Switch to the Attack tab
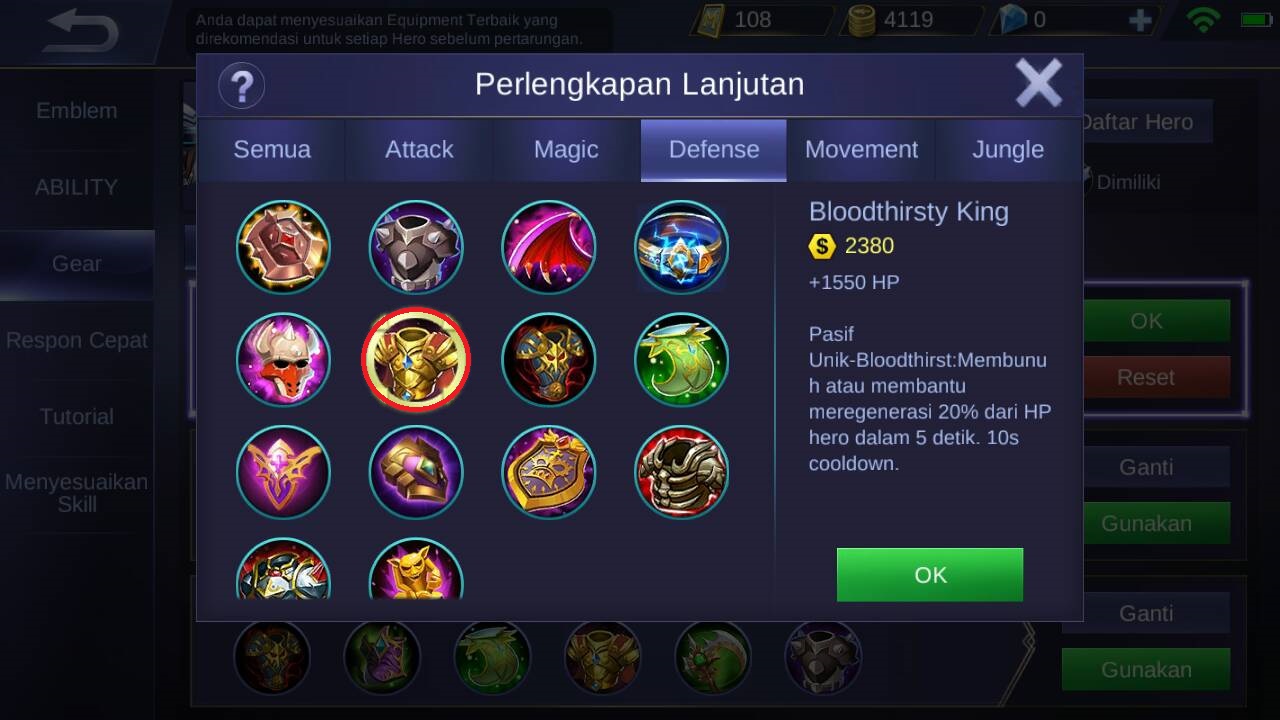This screenshot has height=720, width=1280. (419, 150)
